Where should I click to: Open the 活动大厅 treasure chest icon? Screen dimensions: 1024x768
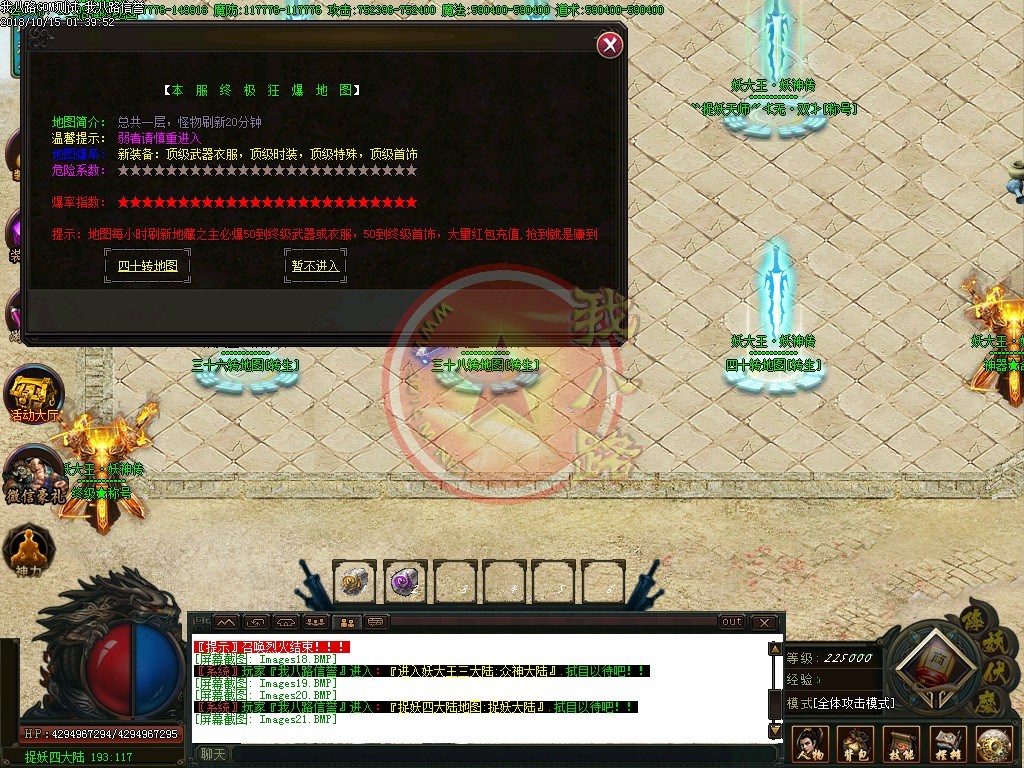click(35, 392)
